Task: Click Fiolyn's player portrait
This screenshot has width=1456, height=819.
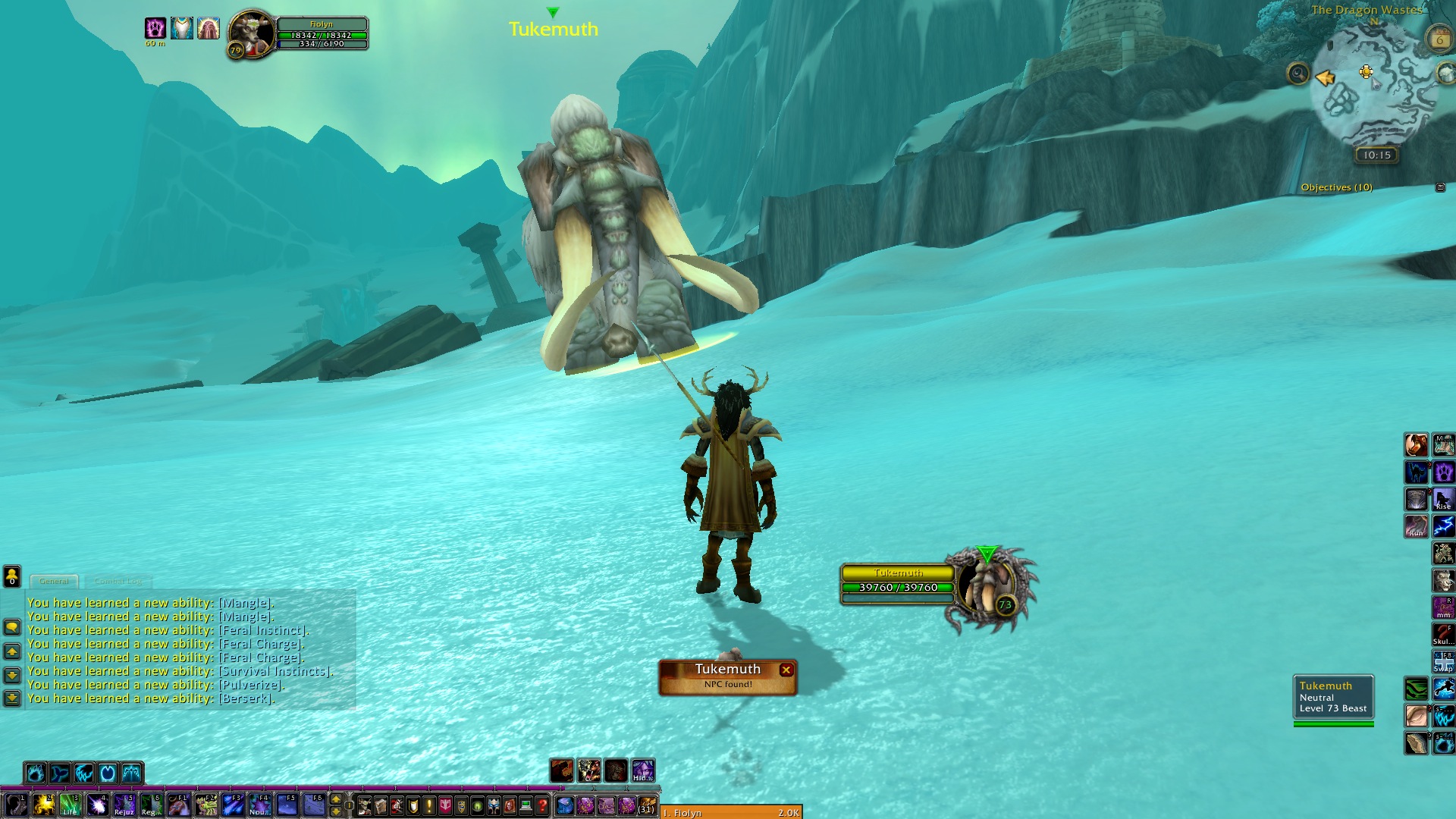Action: coord(251,33)
